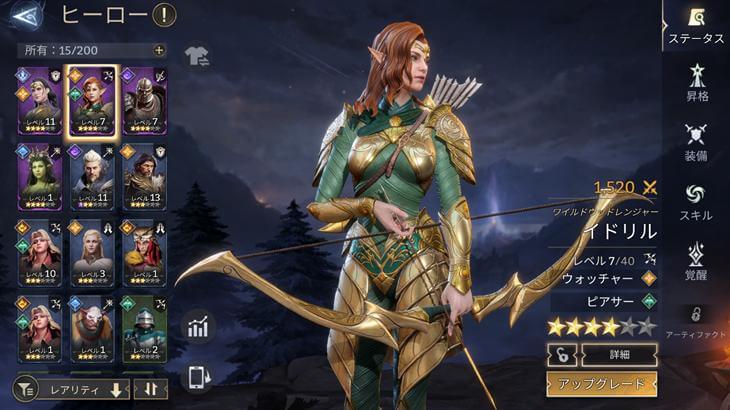The image size is (730, 410).
Task: Open the hero info exclamation icon
Action: pos(163,15)
